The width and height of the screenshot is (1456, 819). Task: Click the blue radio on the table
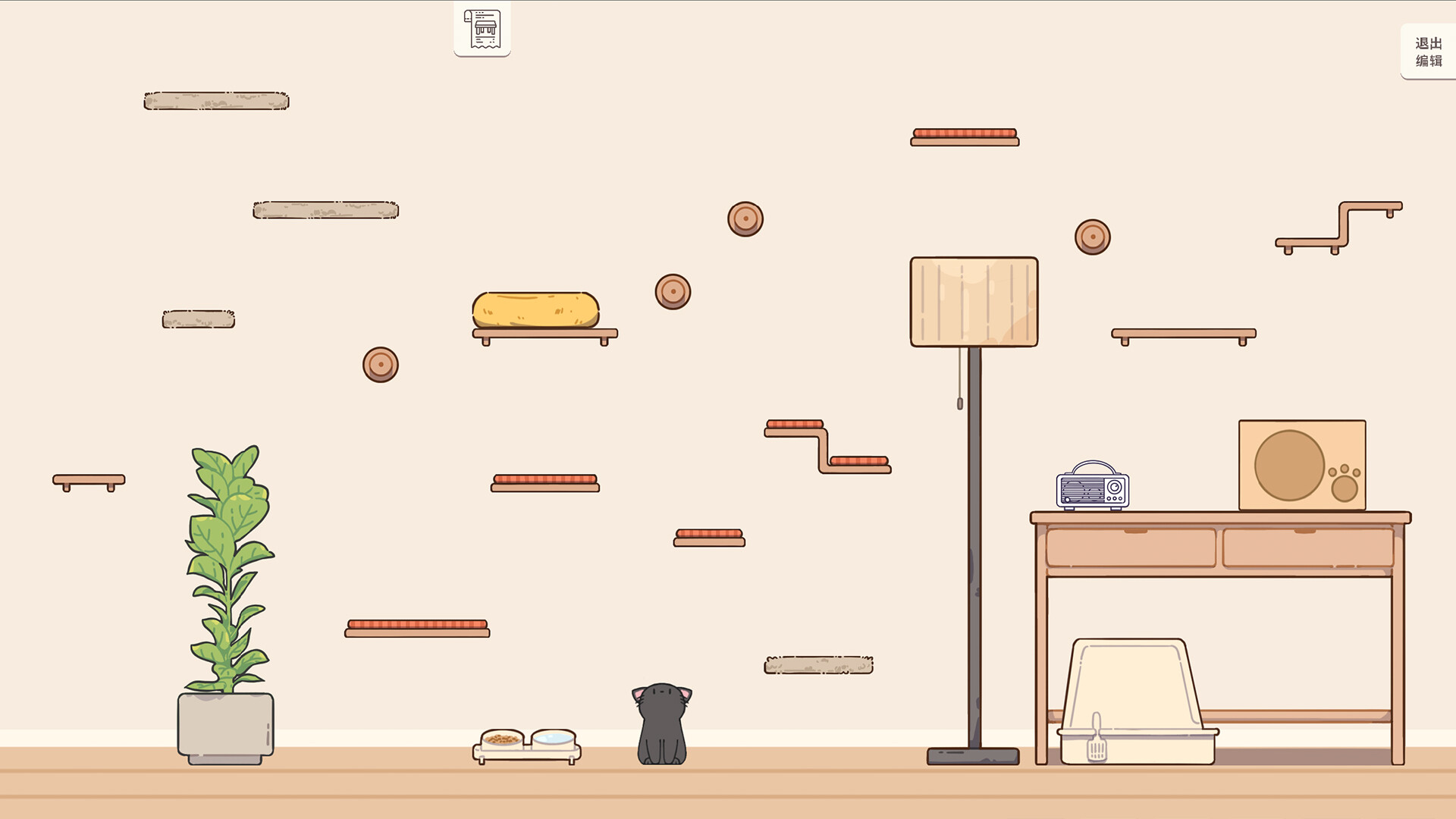(1092, 488)
